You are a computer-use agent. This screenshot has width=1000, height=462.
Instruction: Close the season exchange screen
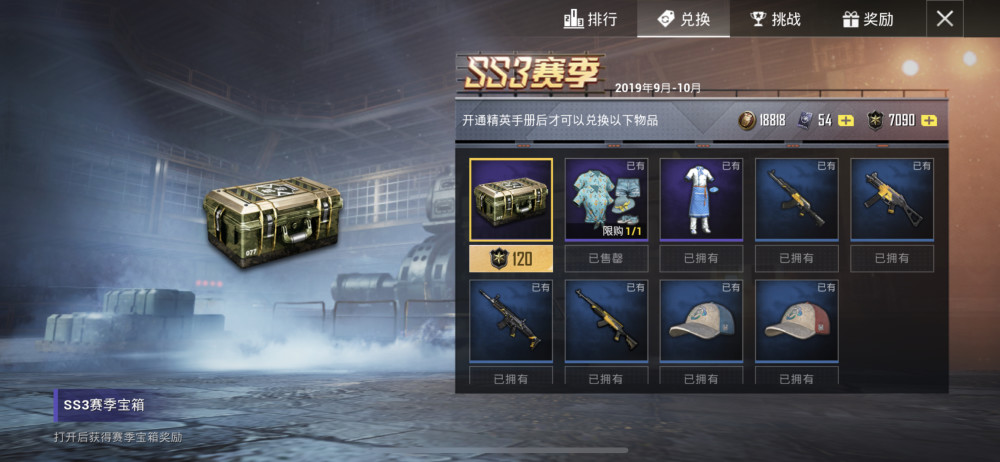(x=945, y=18)
